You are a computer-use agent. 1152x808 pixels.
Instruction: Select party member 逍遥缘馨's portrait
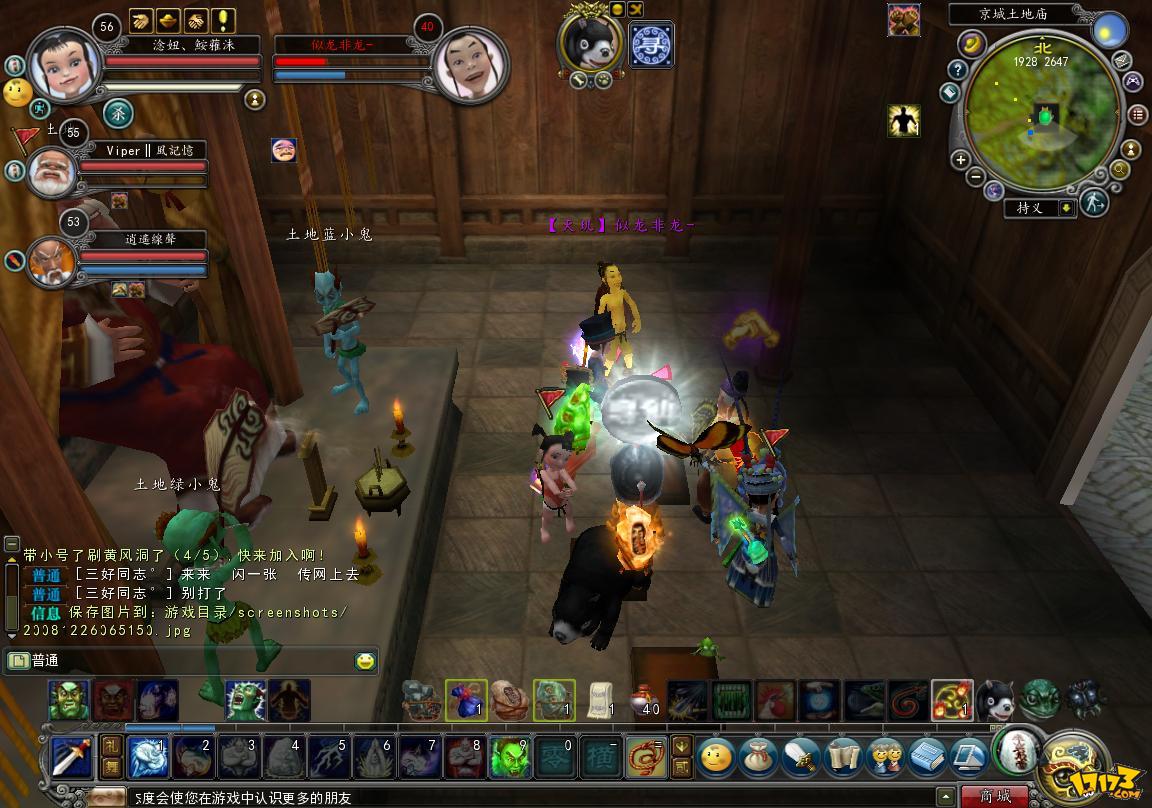point(52,260)
